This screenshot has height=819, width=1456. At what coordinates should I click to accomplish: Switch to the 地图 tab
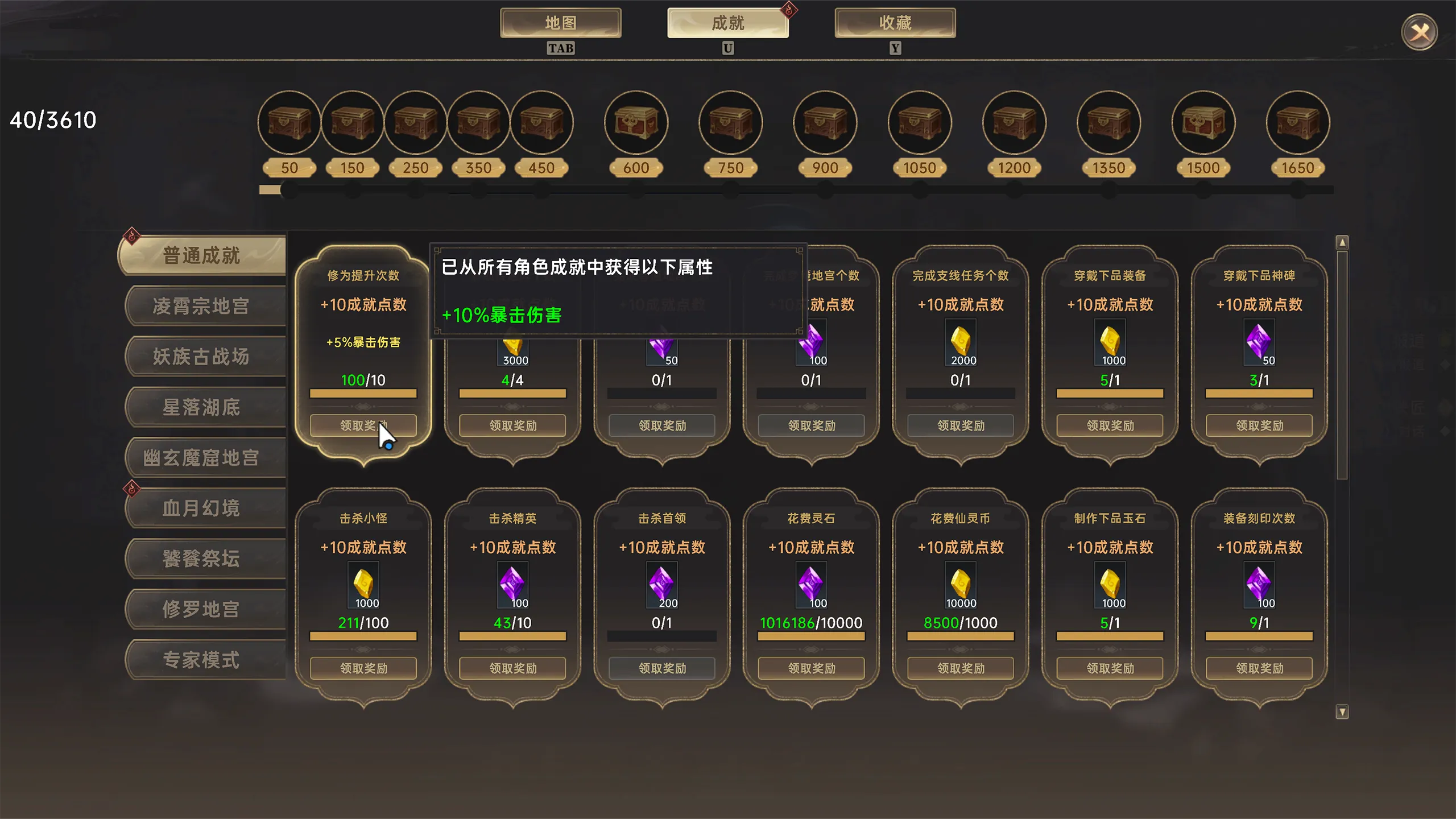click(x=560, y=23)
